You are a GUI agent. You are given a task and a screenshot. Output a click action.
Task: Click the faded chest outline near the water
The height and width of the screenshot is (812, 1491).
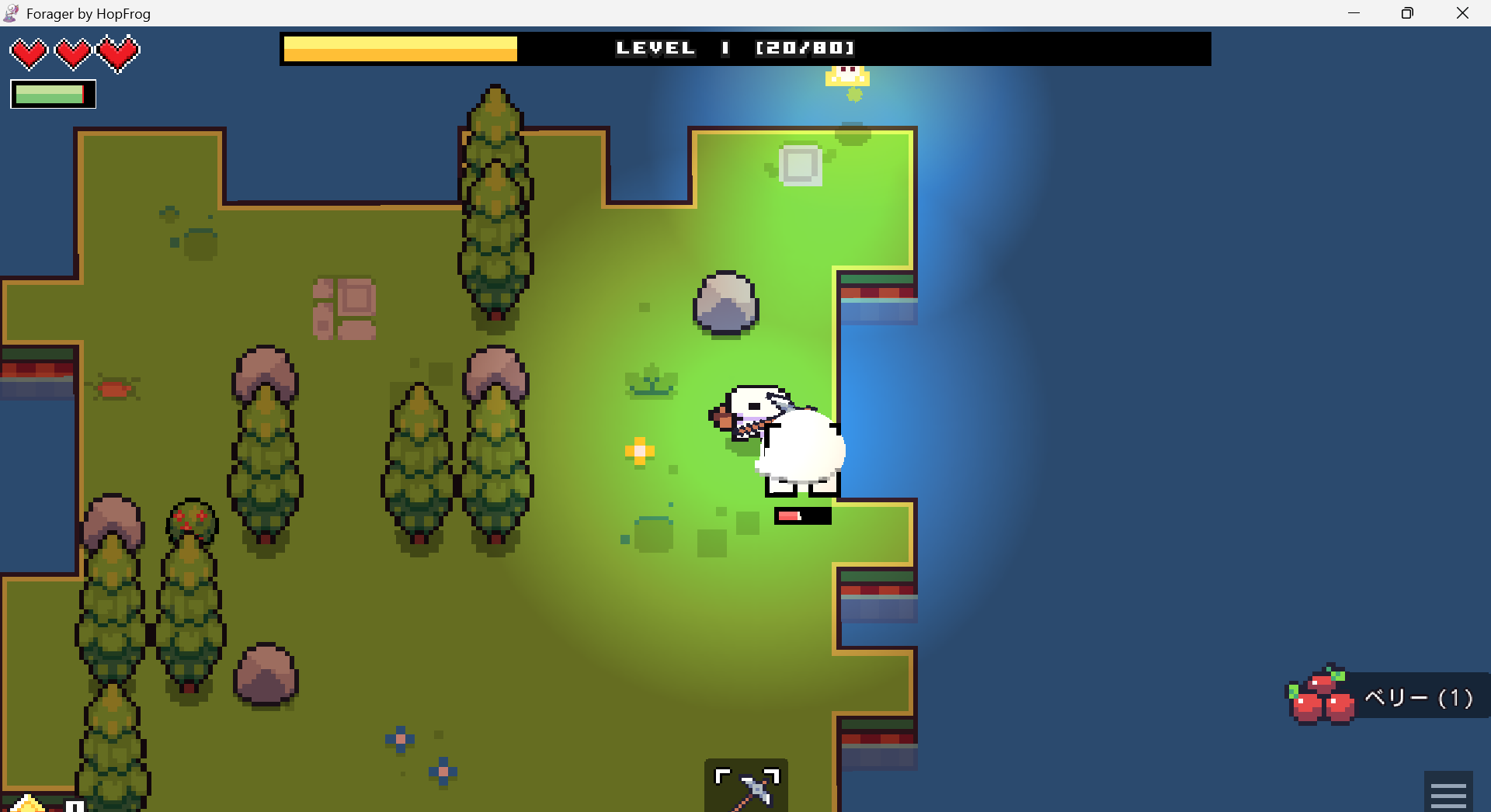pyautogui.click(x=800, y=165)
